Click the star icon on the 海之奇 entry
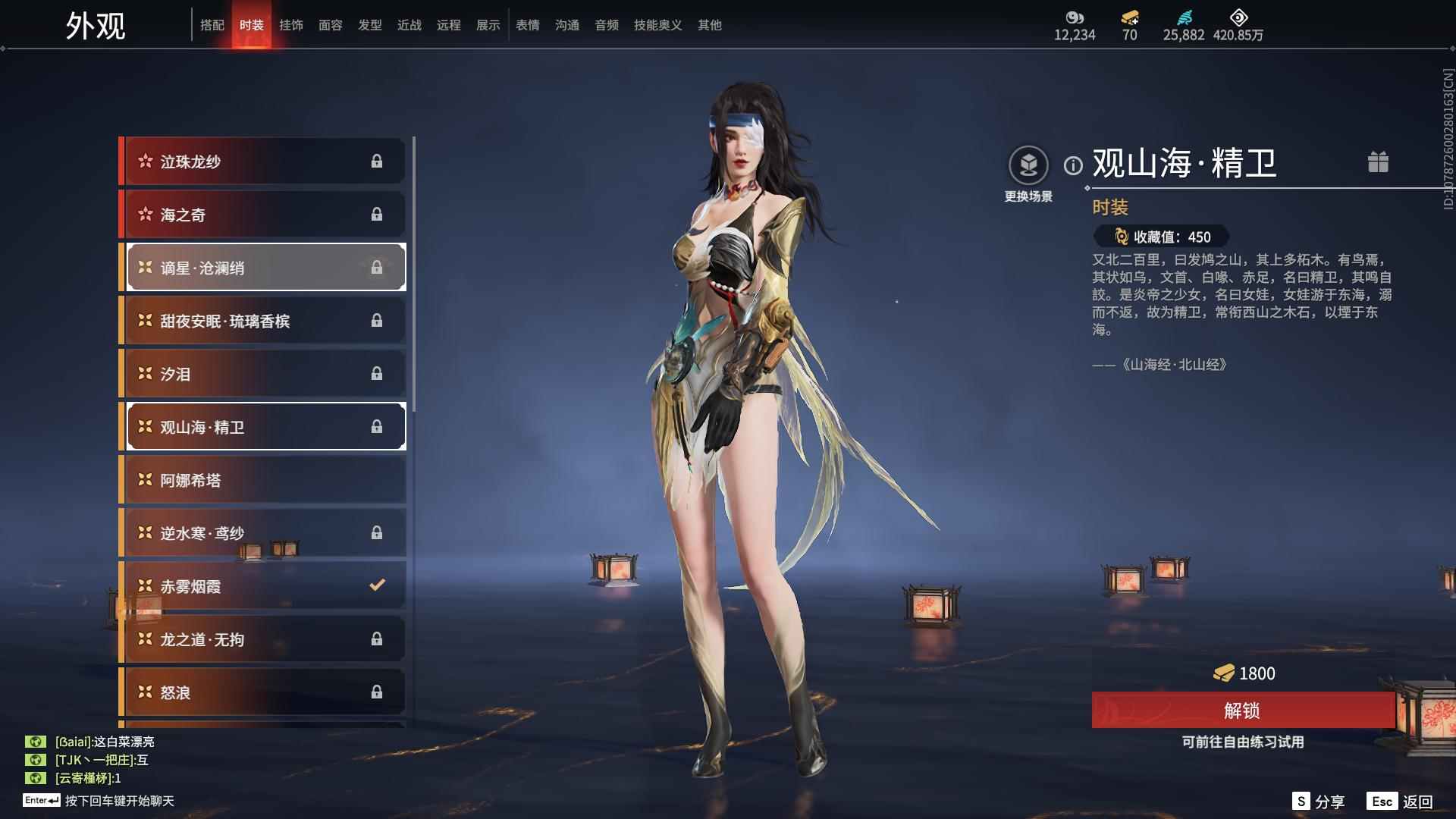1456x819 pixels. [144, 214]
